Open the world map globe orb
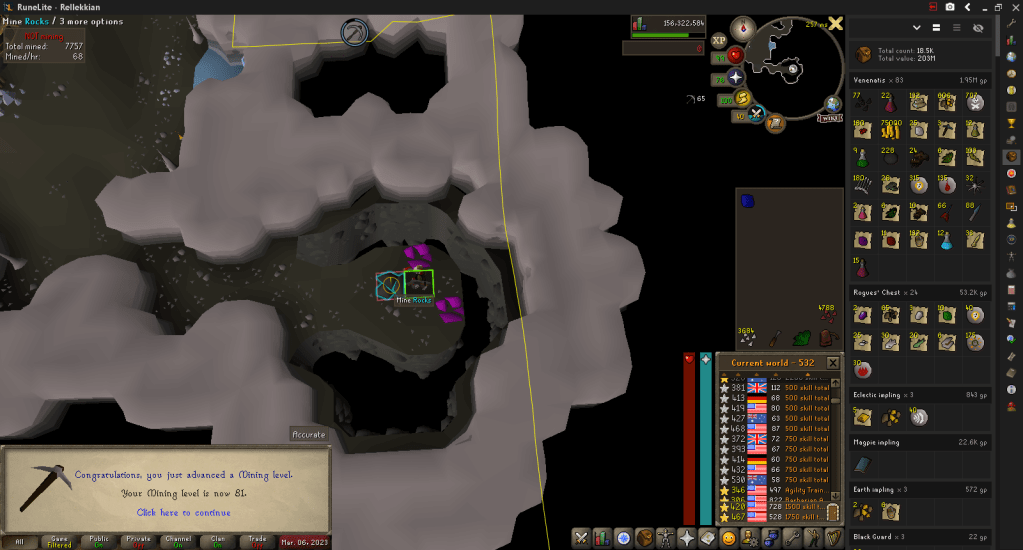The width and height of the screenshot is (1023, 550). (833, 102)
